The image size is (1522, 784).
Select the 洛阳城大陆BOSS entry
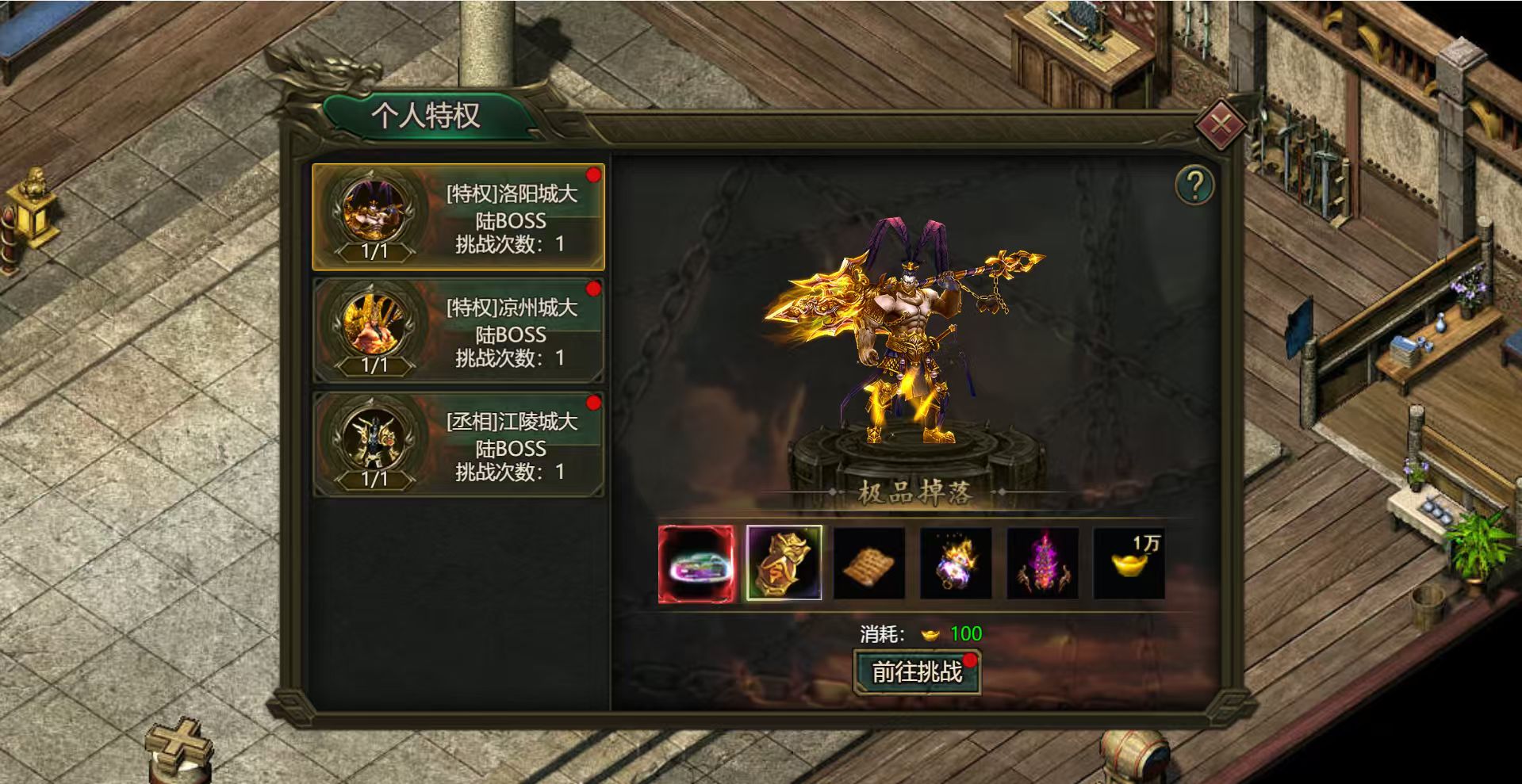point(458,217)
